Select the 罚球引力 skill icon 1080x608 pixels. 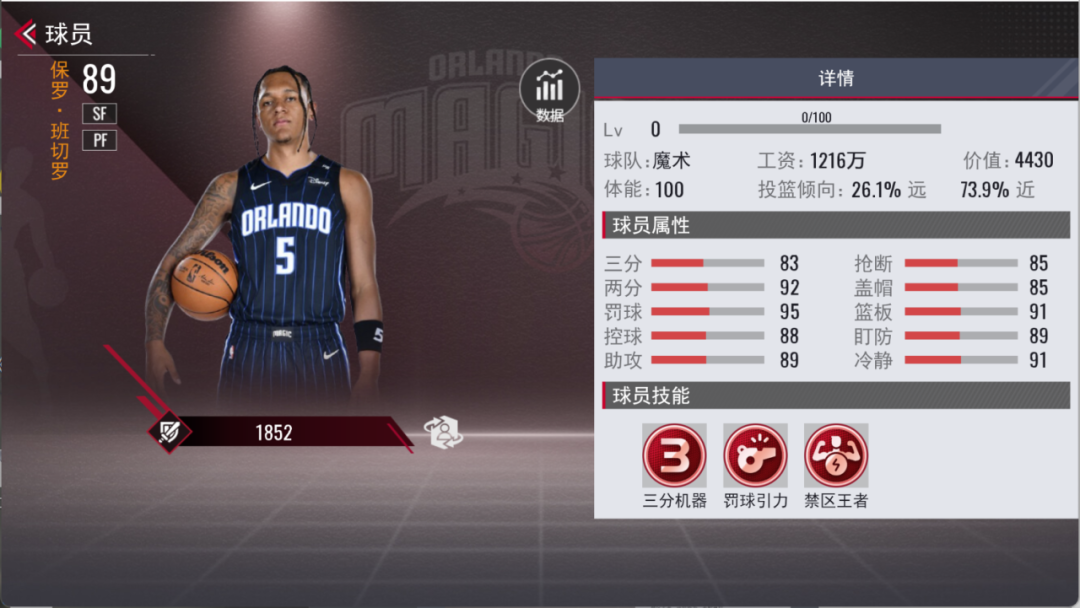pos(755,456)
